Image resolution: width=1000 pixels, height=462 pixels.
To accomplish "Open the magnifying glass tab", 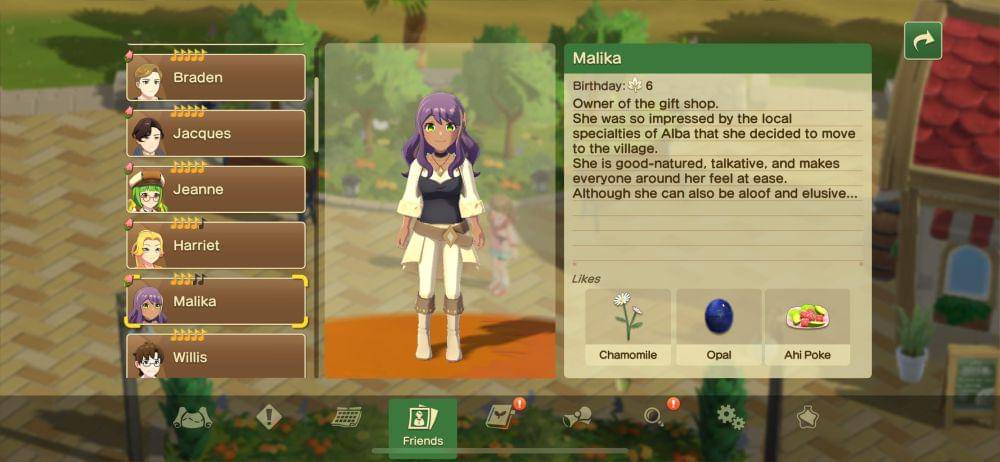I will pos(655,417).
